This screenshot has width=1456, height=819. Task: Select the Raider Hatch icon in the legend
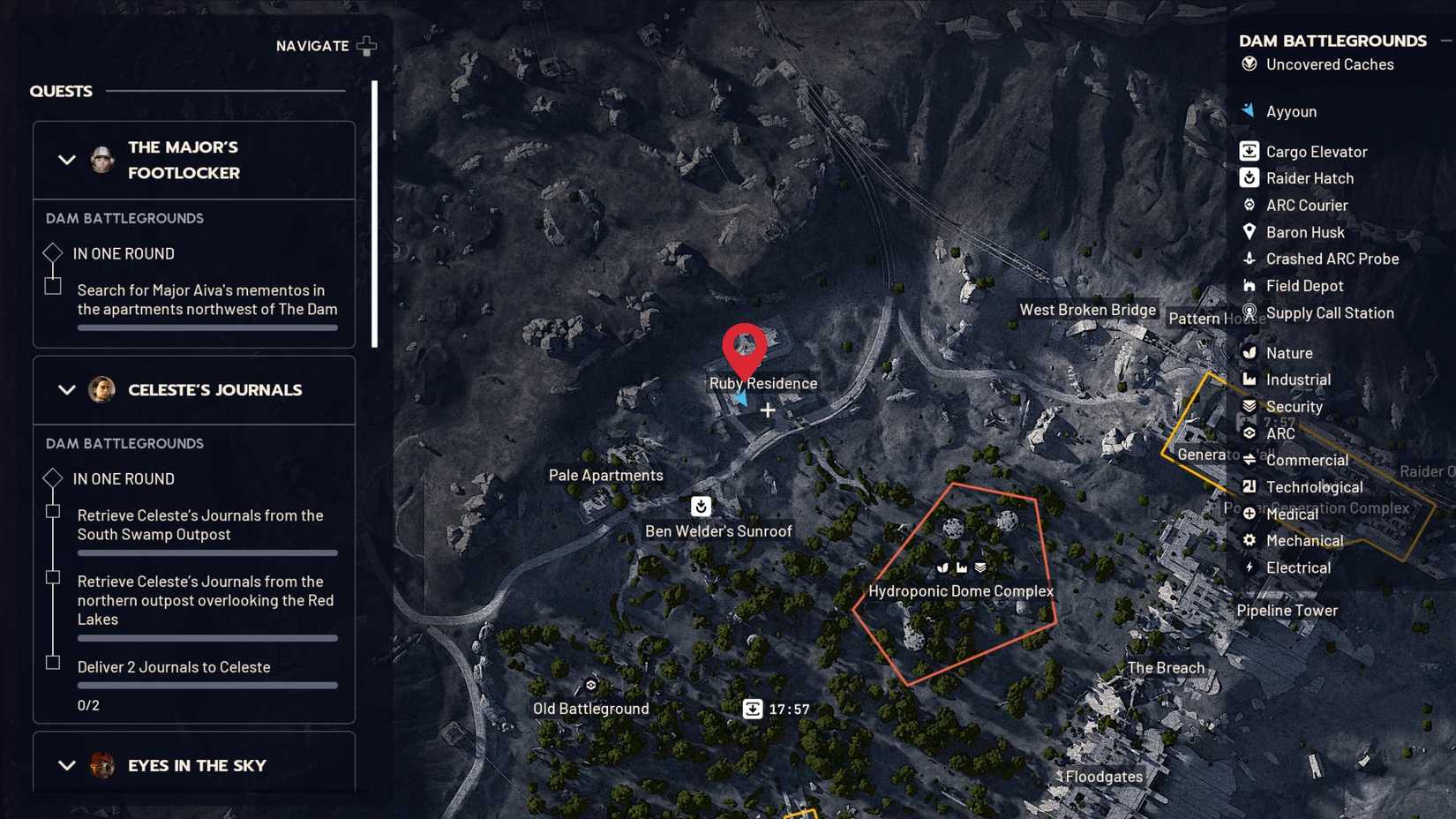1249,177
